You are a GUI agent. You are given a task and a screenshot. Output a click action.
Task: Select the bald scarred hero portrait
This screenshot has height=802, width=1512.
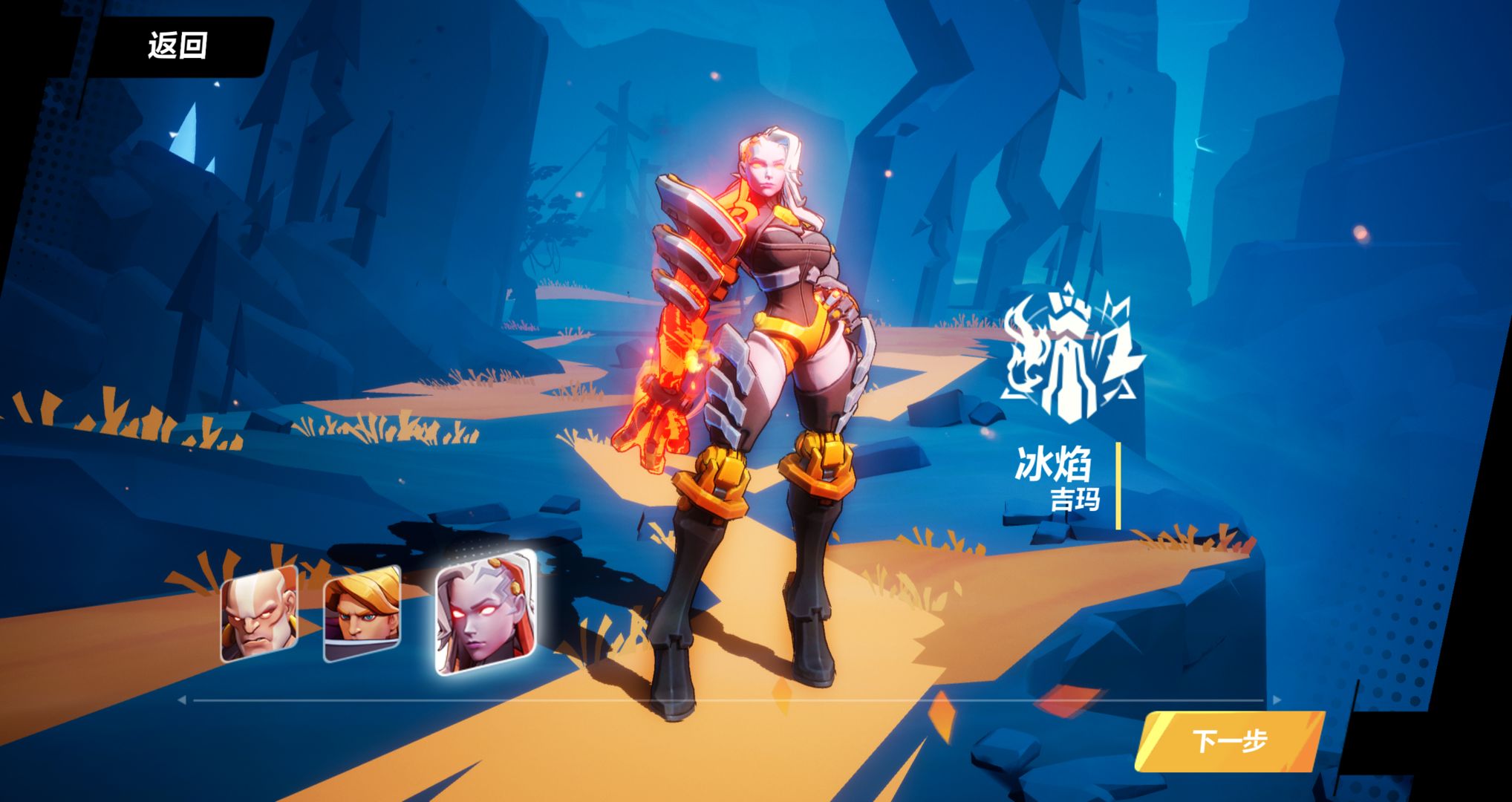258,614
